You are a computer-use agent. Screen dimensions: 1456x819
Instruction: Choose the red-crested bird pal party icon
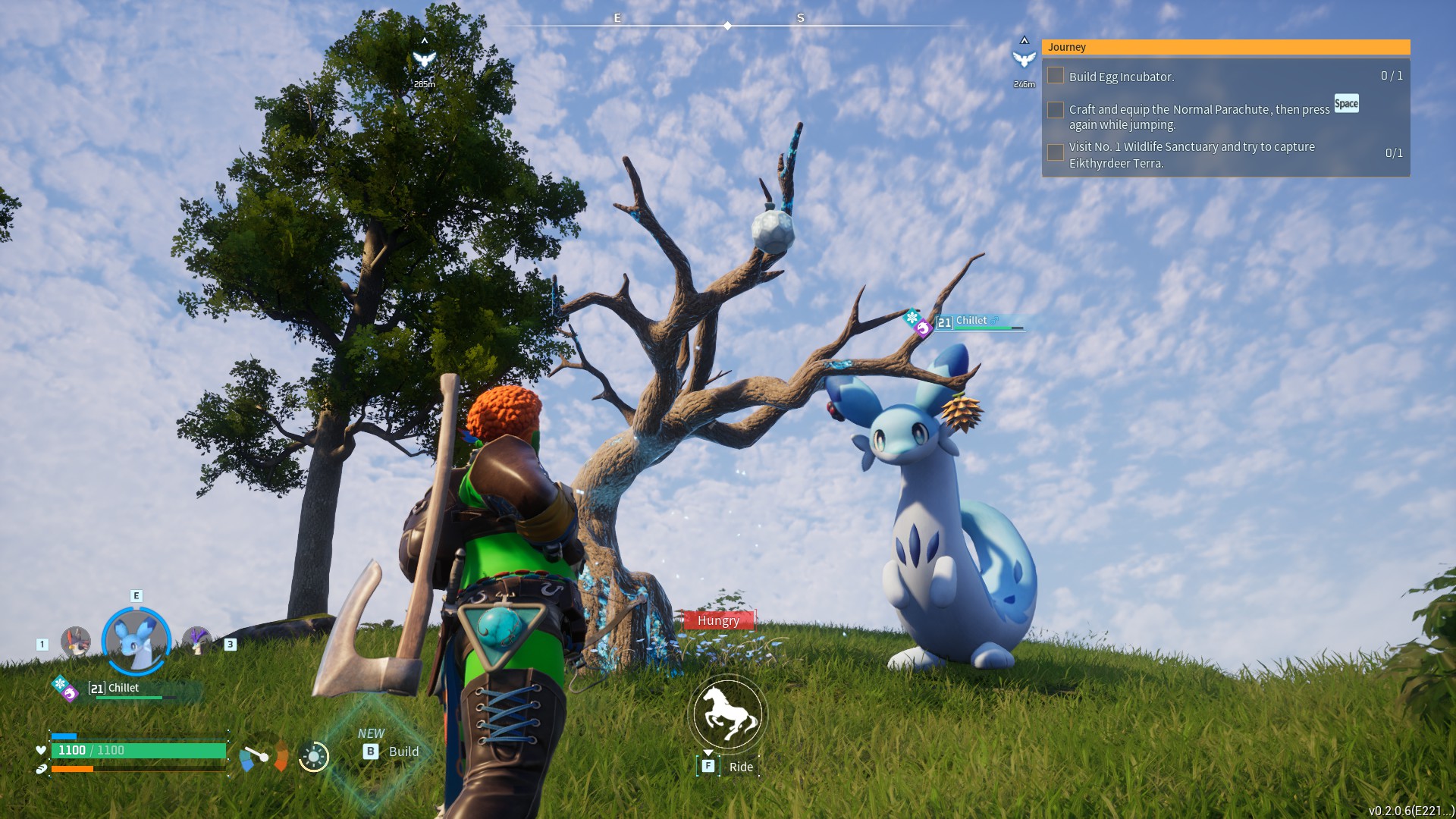(x=76, y=642)
